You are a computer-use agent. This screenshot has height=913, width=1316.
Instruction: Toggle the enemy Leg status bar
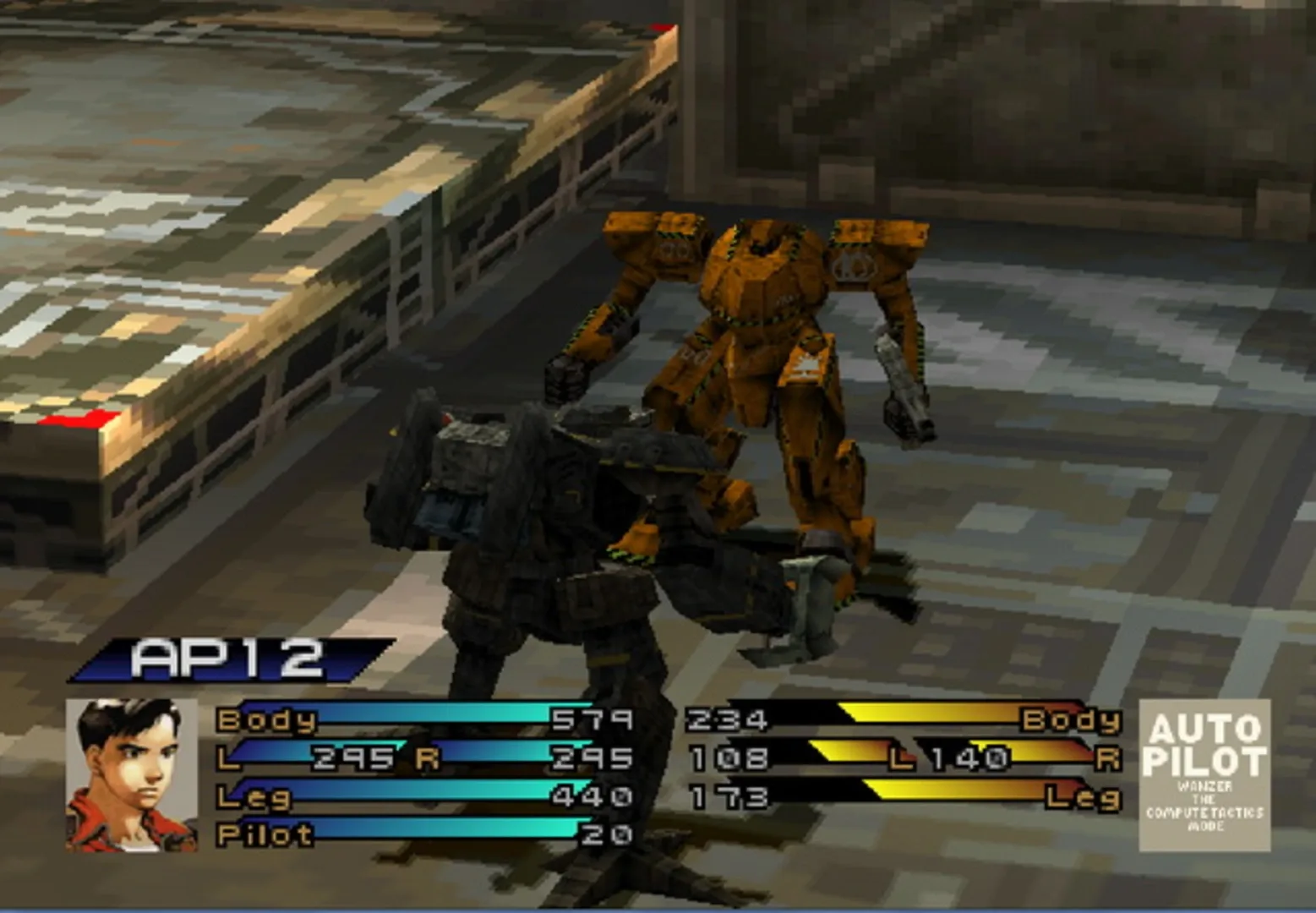point(930,795)
